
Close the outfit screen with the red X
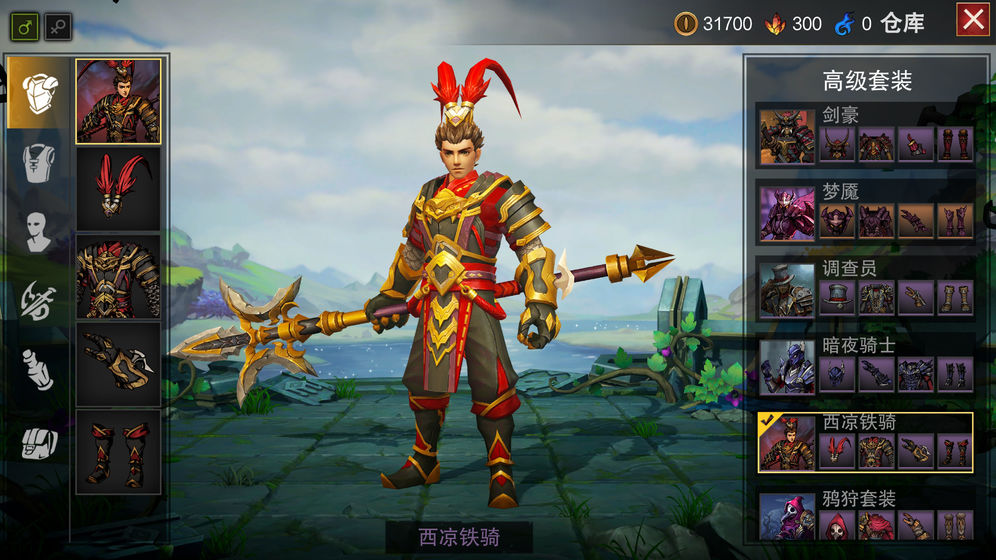pyautogui.click(x=972, y=20)
